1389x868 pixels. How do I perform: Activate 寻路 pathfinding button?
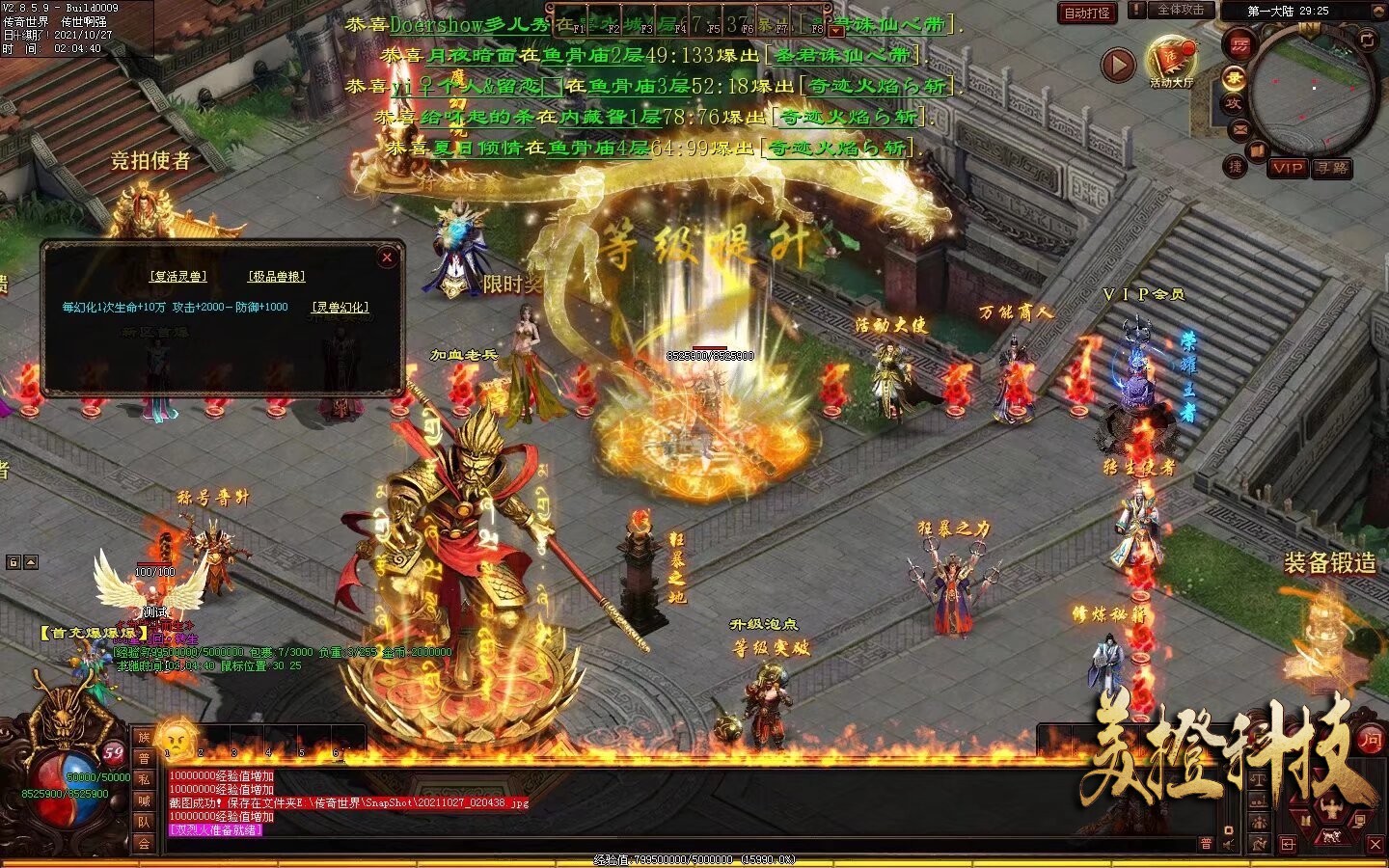click(x=1332, y=168)
